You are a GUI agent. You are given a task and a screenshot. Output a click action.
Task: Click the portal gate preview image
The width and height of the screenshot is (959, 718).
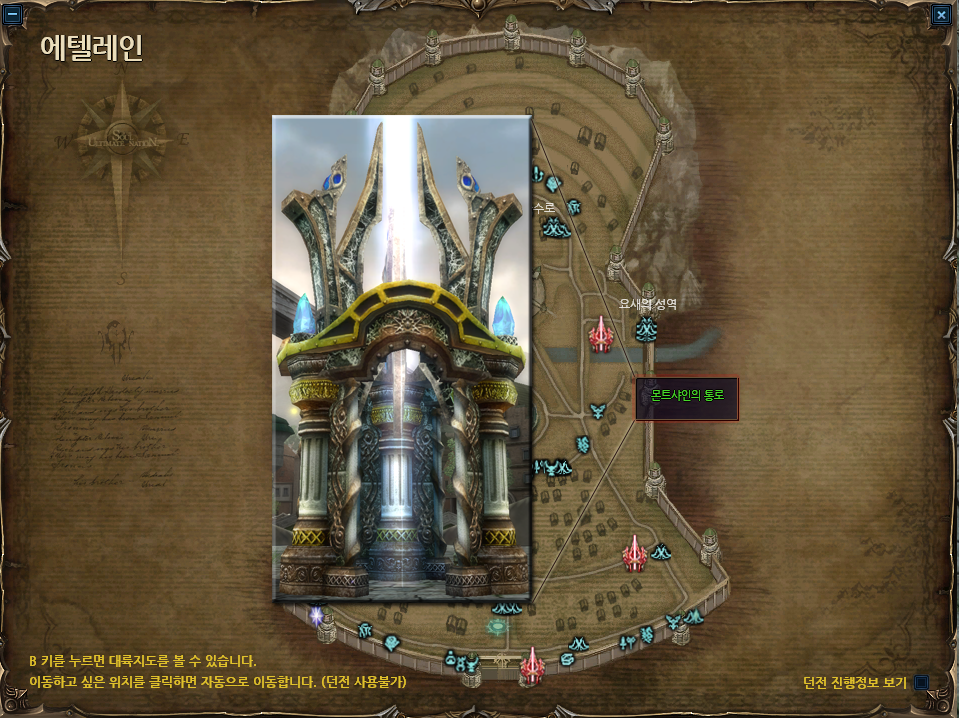[401, 358]
